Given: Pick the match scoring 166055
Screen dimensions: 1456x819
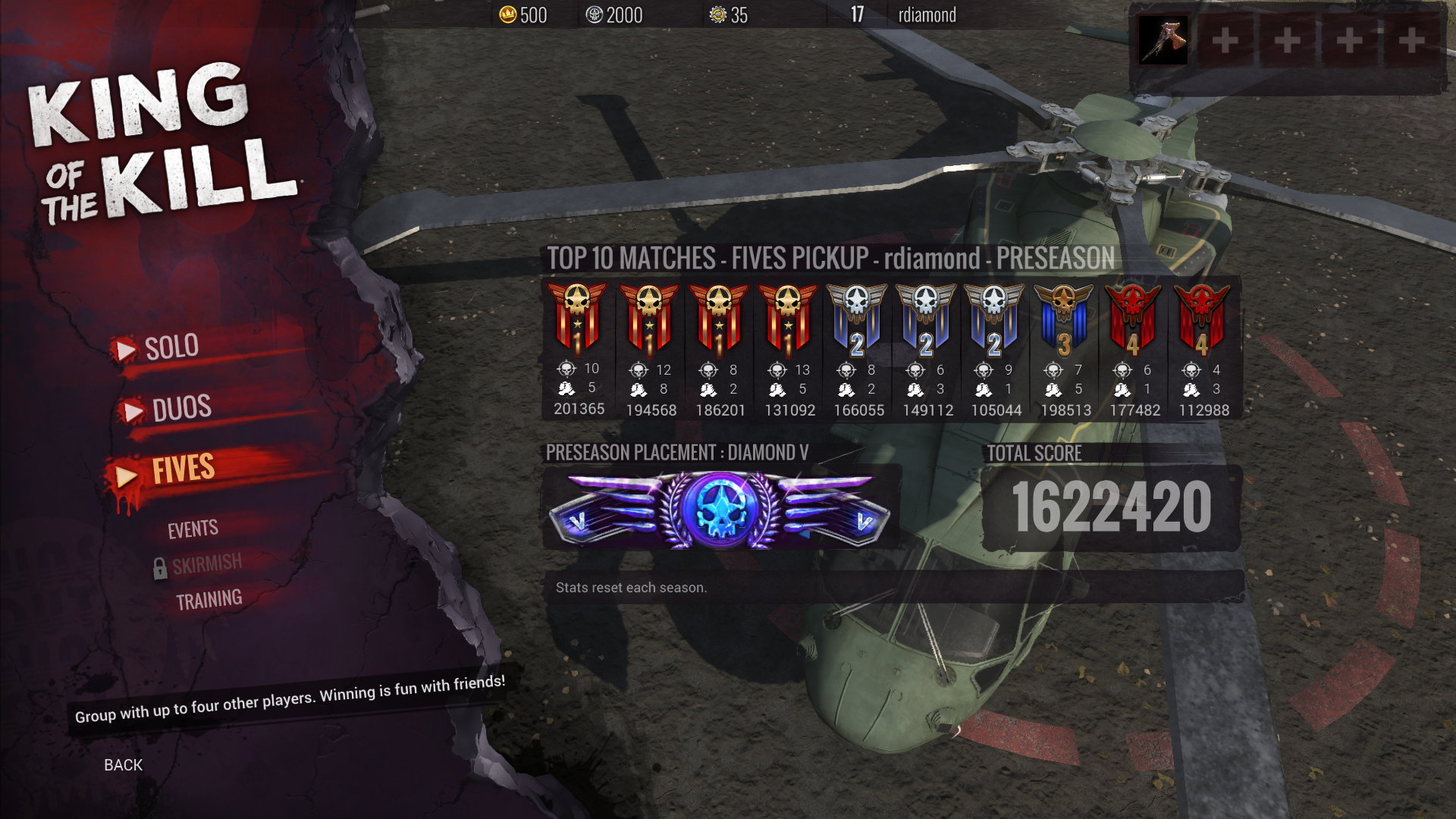Looking at the screenshot, I should click(858, 349).
